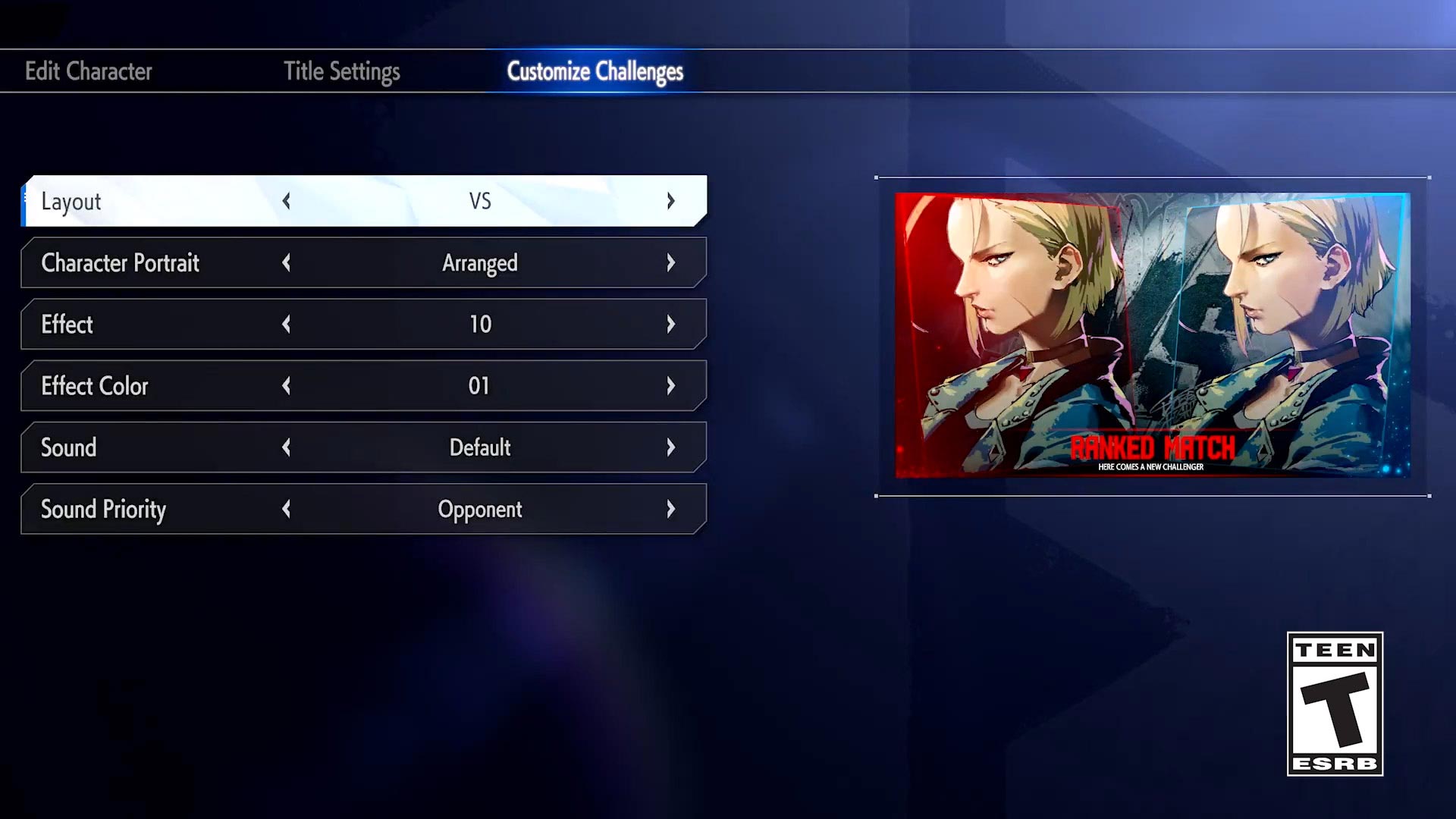Viewport: 1456px width, 819px height.
Task: Switch Sound setting using right arrow
Action: [x=670, y=447]
